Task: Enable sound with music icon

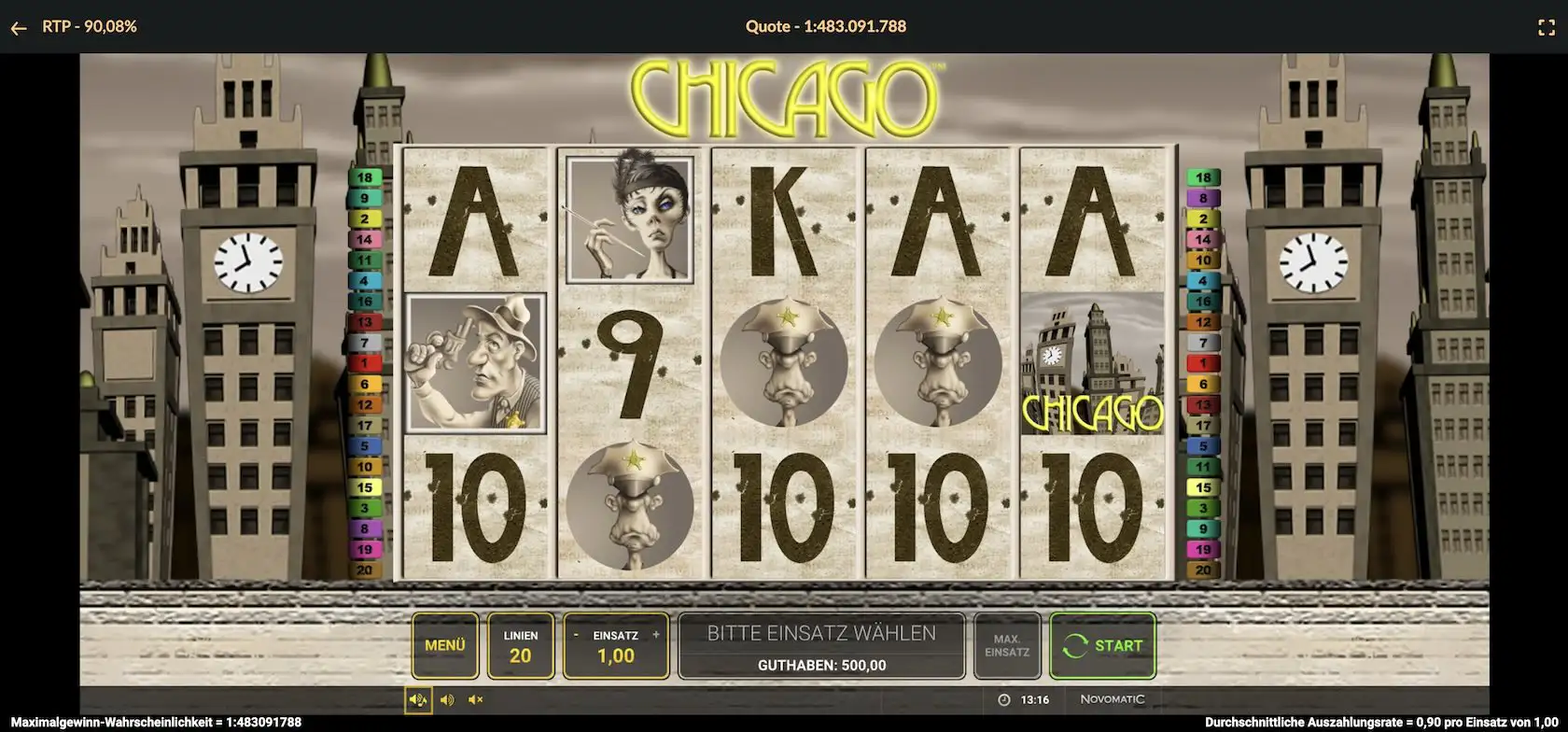Action: [x=418, y=699]
